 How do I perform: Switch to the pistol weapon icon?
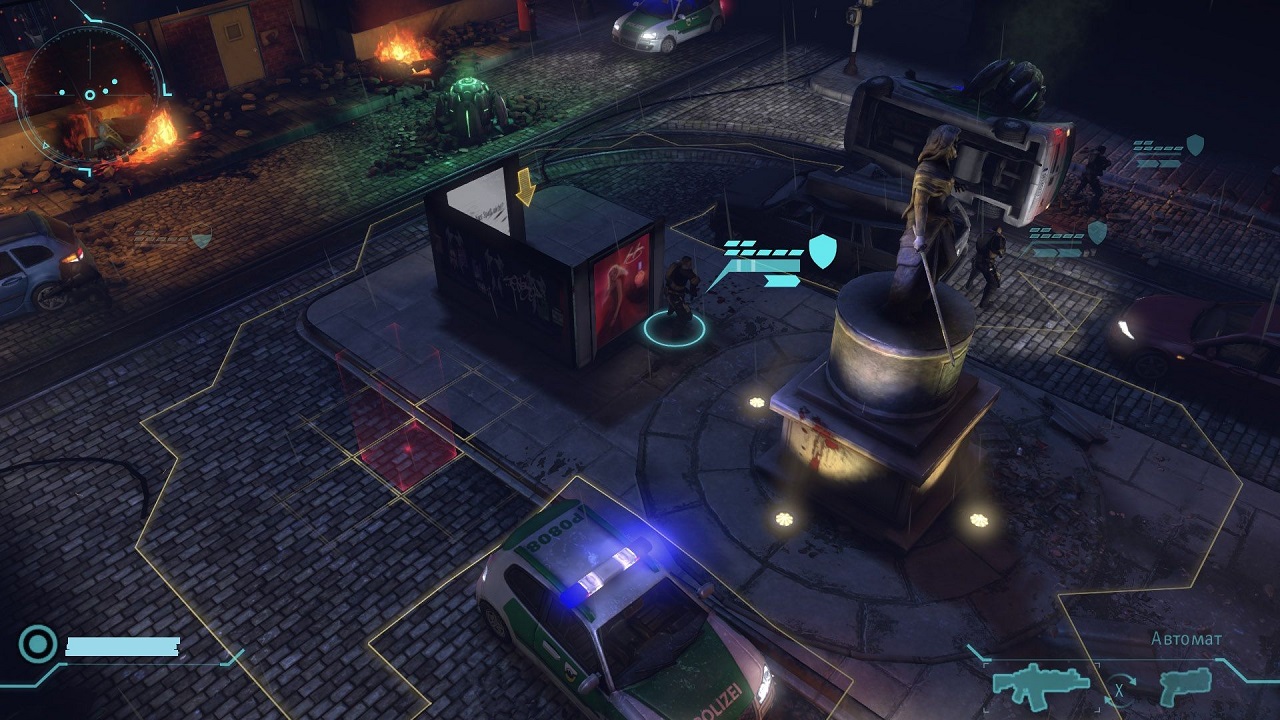click(1184, 686)
